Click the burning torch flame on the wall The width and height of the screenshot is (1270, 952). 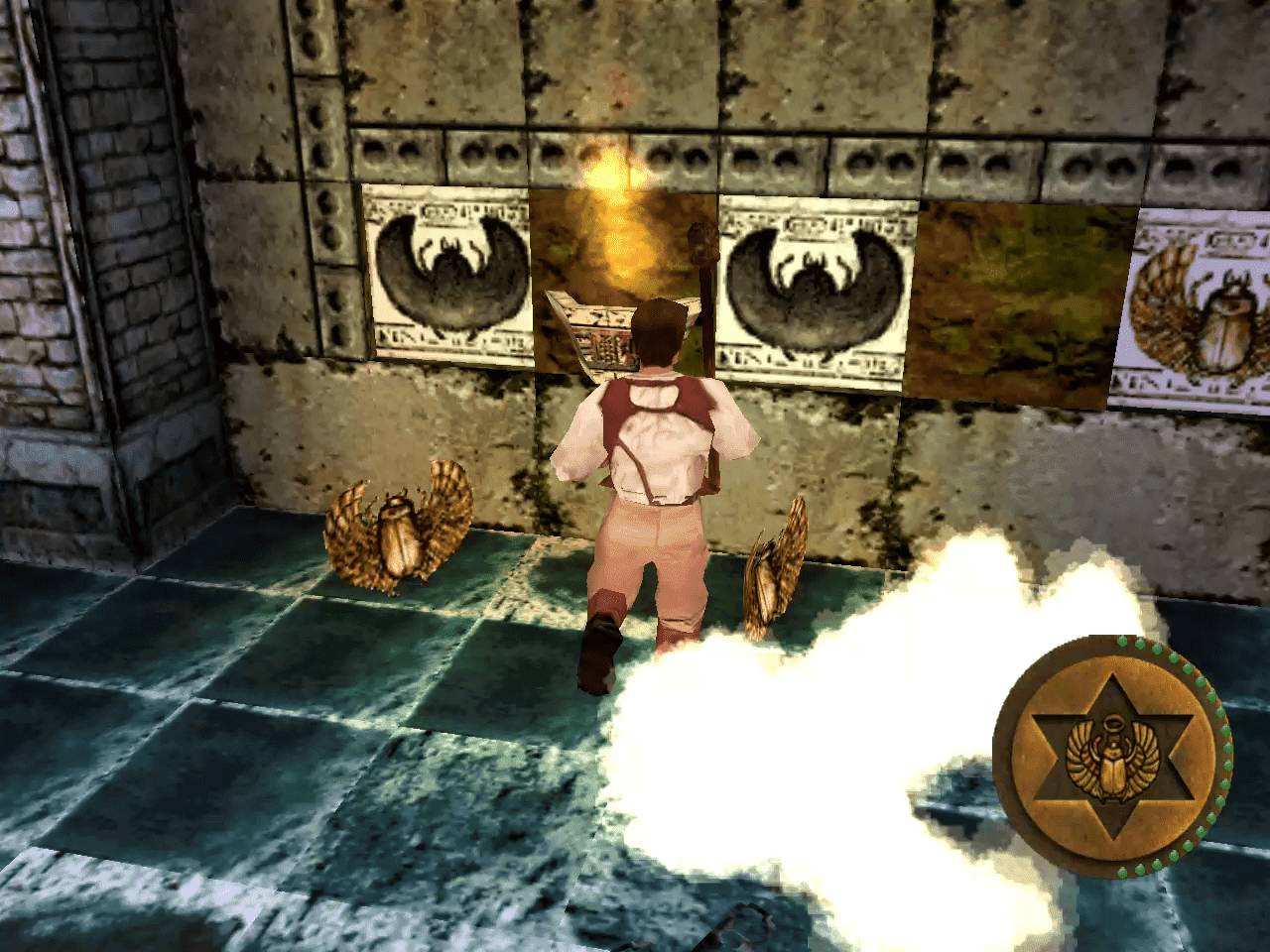[x=612, y=169]
